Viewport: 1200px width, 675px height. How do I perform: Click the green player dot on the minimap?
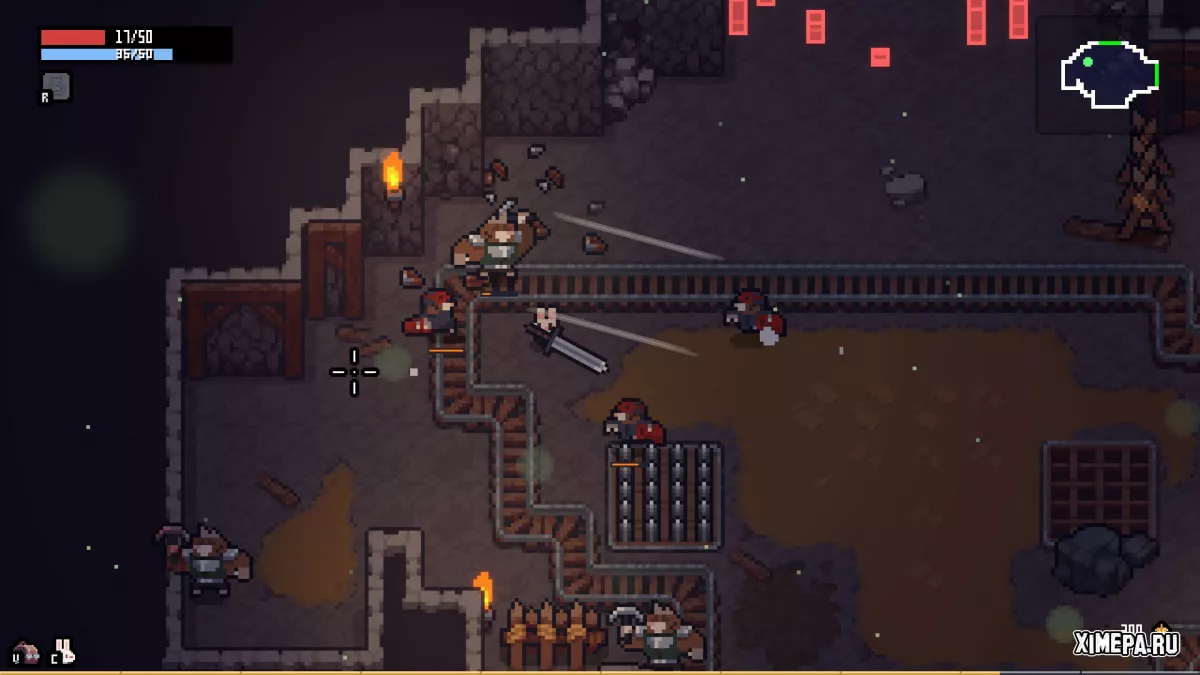(x=1088, y=61)
